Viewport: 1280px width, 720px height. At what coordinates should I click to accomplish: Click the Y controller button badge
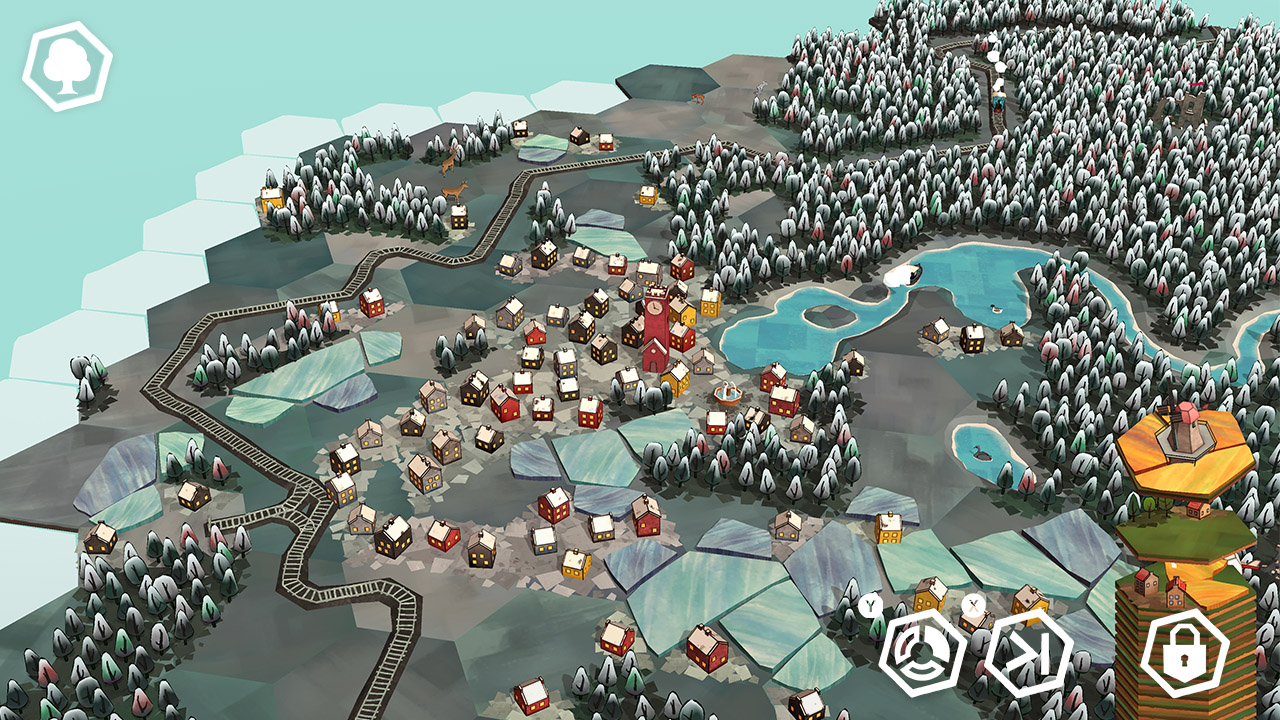871,604
